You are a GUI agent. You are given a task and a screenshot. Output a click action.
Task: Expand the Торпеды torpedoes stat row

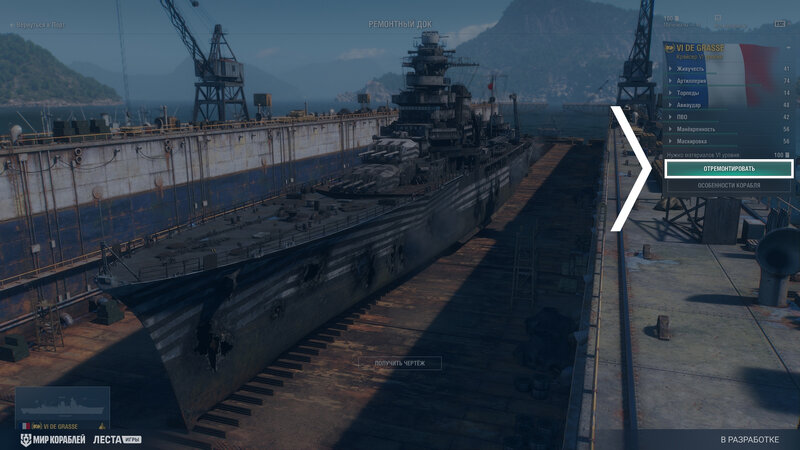tap(728, 93)
